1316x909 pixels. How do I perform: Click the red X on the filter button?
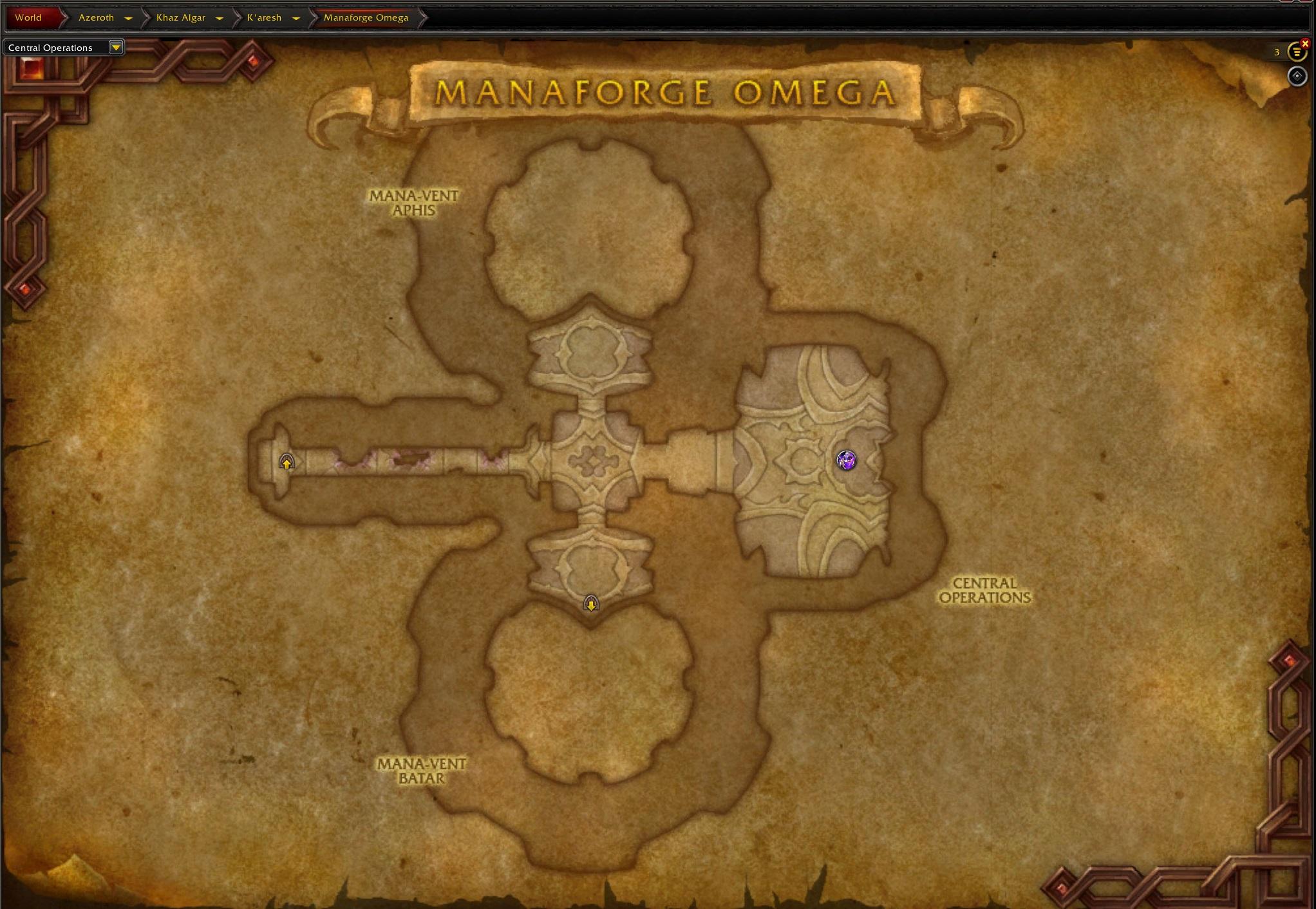point(1305,43)
